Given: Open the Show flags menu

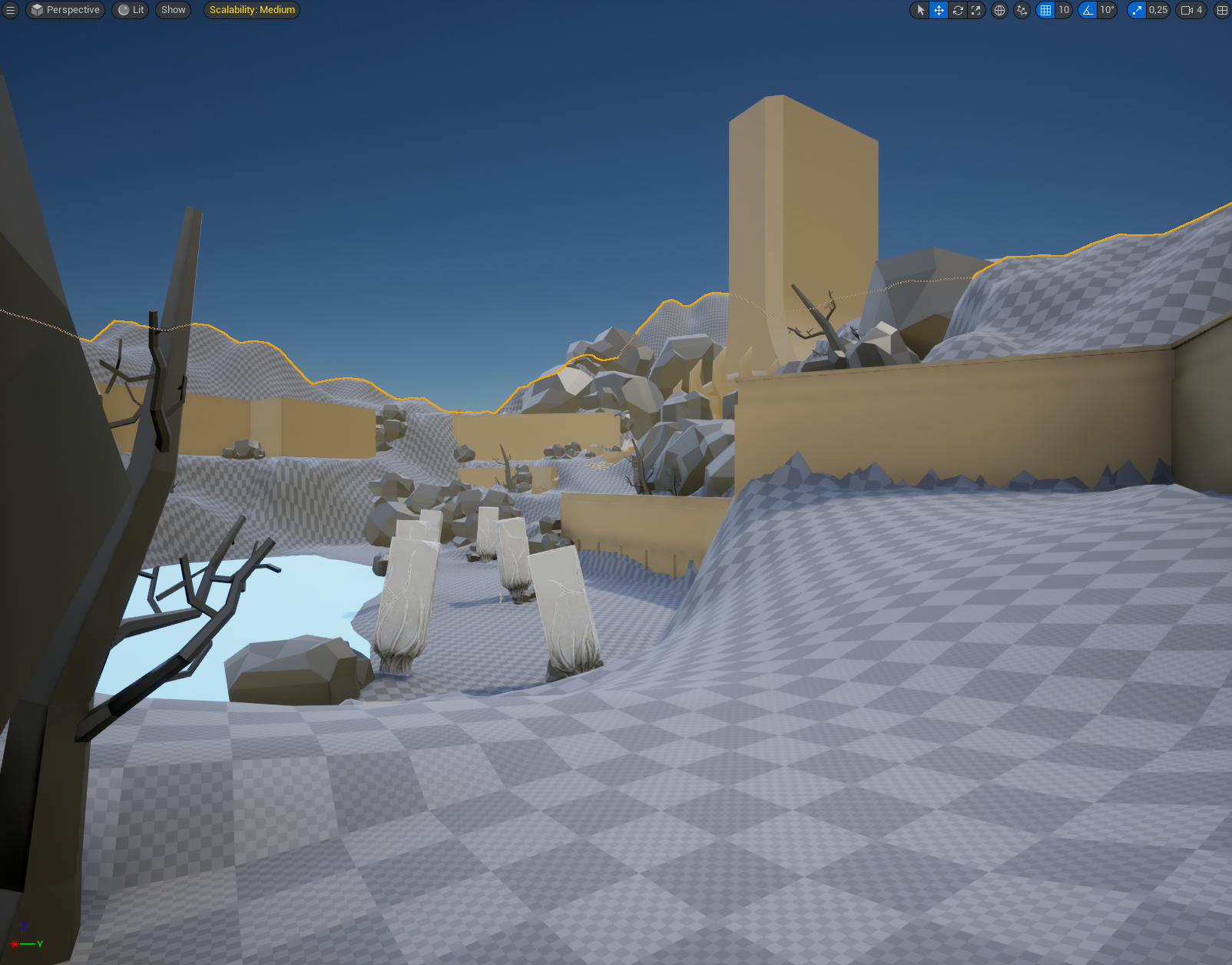Looking at the screenshot, I should tap(173, 10).
